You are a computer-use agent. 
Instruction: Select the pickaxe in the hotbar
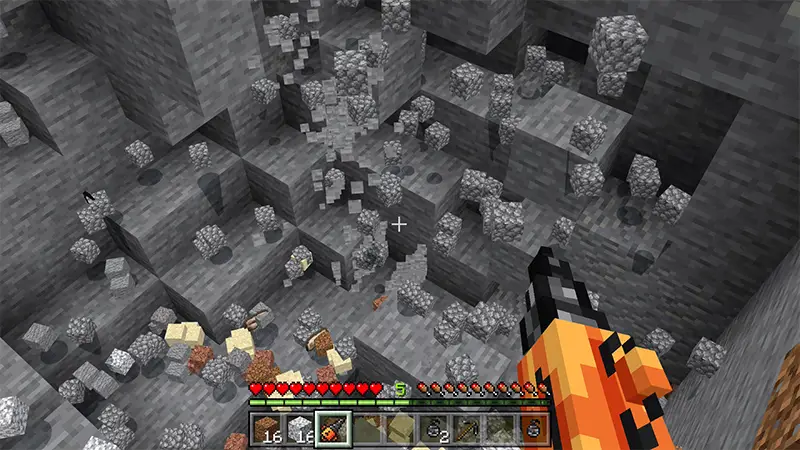click(466, 430)
